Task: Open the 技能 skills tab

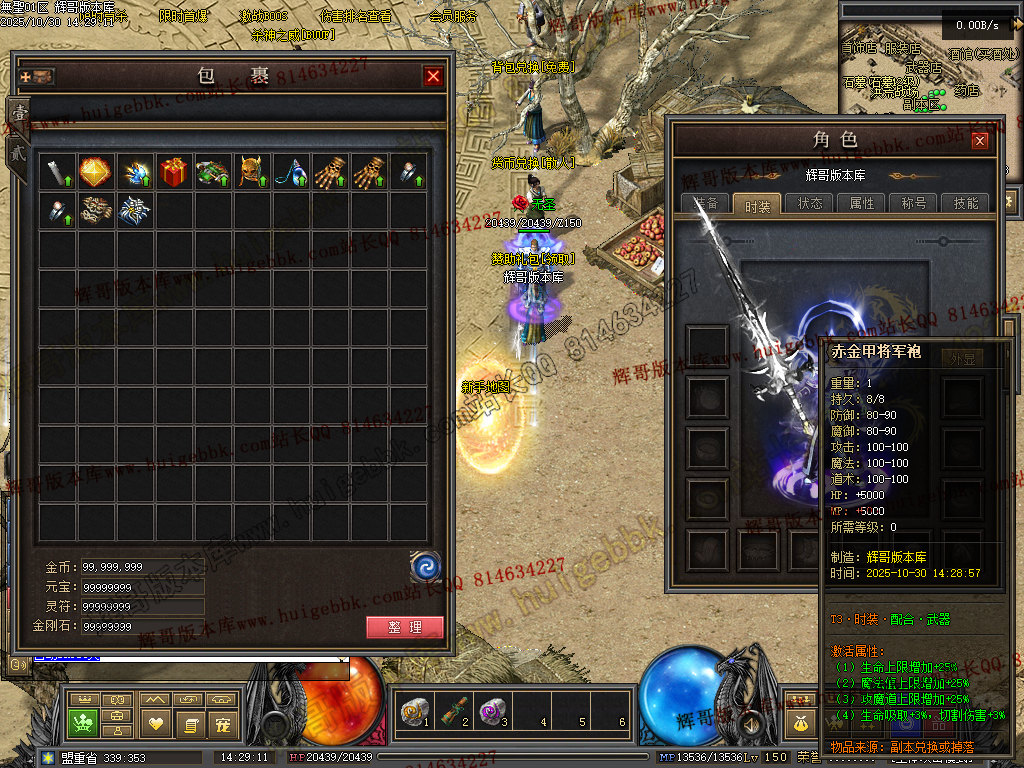Action: pyautogui.click(x=966, y=203)
